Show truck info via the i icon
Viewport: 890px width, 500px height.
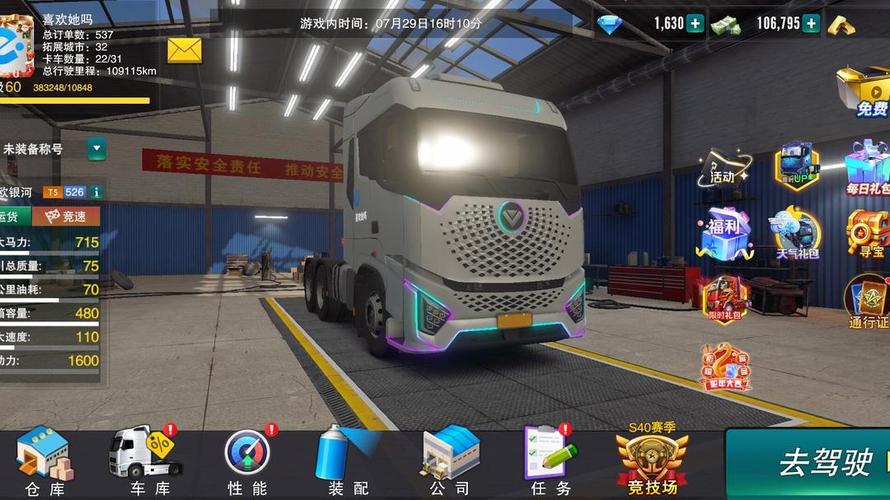96,191
